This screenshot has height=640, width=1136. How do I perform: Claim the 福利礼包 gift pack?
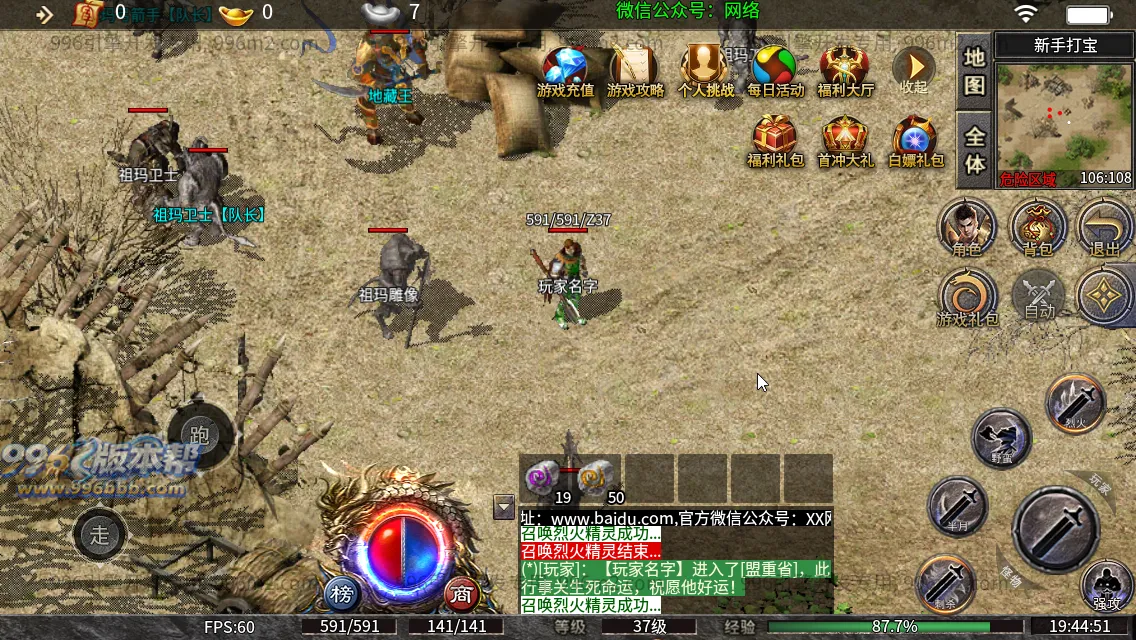(x=775, y=140)
